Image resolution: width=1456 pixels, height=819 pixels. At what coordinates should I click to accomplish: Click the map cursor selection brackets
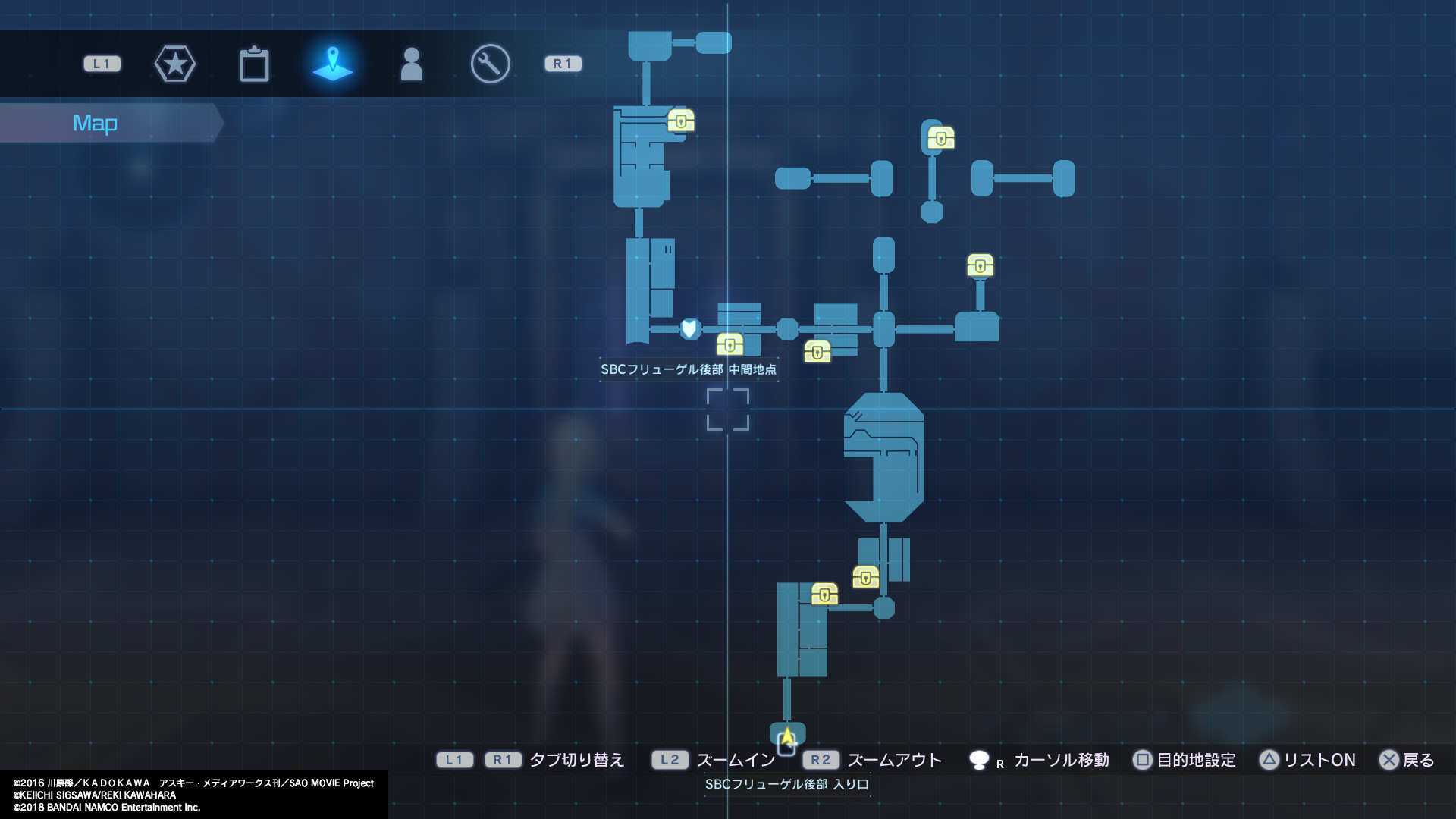(x=729, y=409)
